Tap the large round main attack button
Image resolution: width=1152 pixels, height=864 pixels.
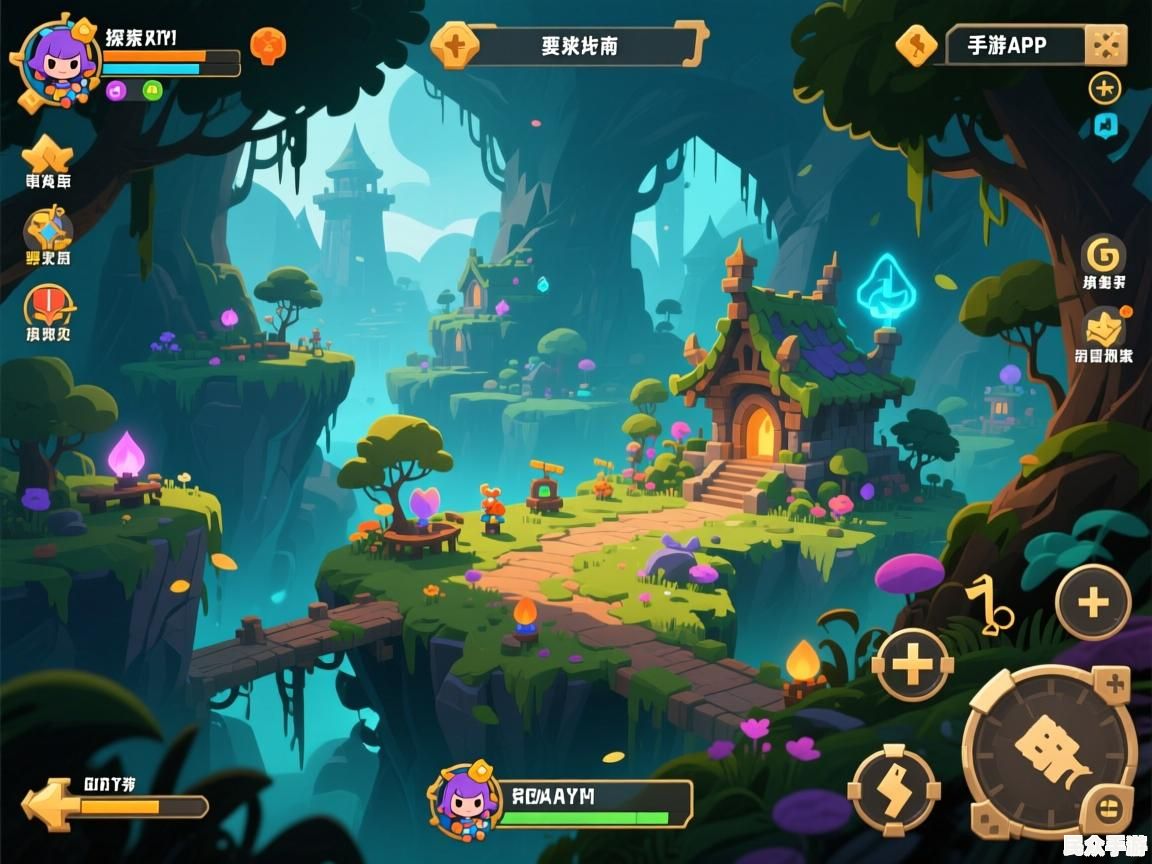coord(1048,752)
